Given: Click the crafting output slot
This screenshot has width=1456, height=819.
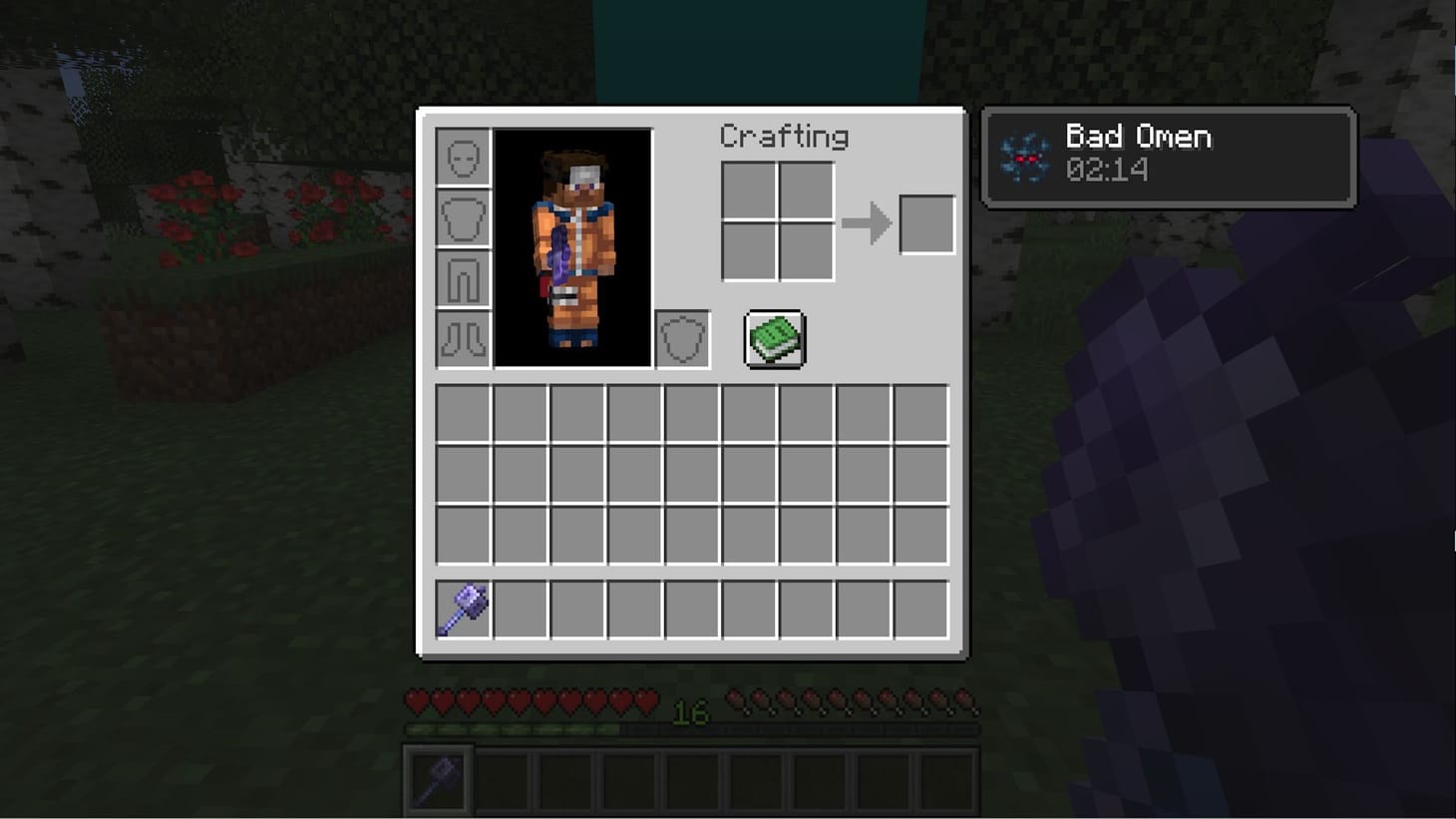Looking at the screenshot, I should 926,223.
